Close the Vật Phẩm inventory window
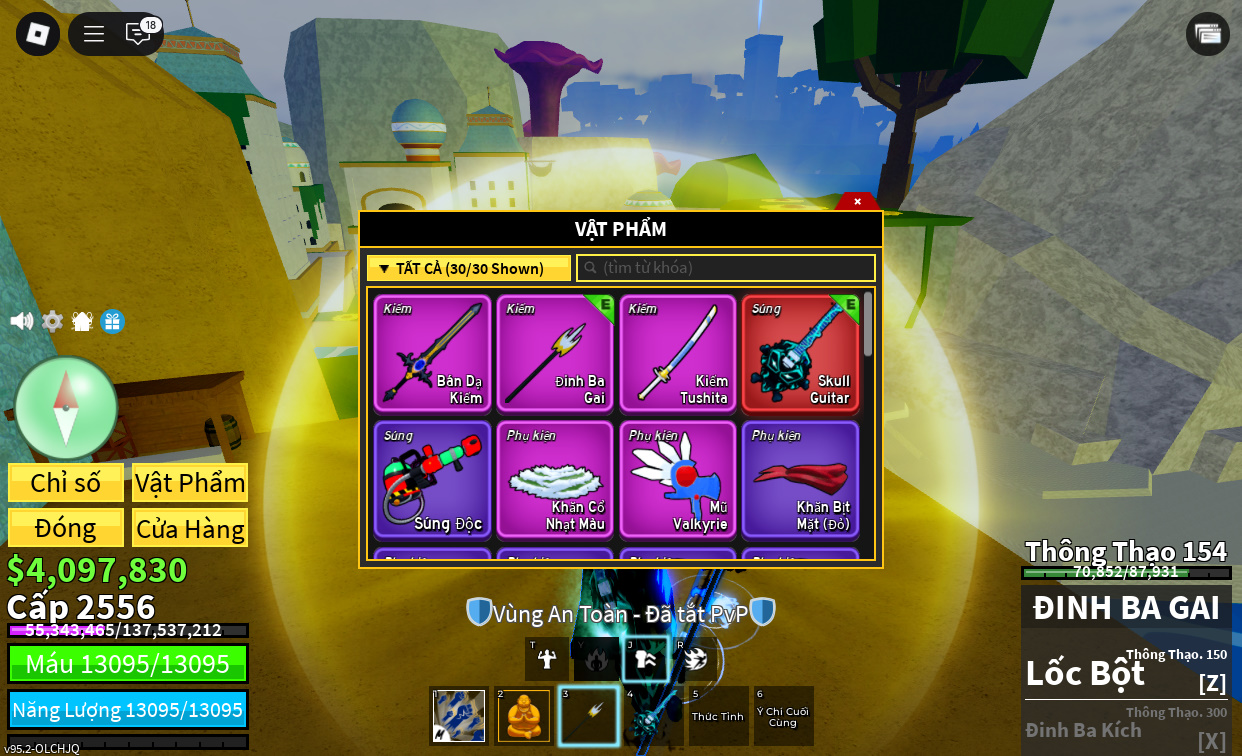The height and width of the screenshot is (756, 1242). (x=857, y=201)
